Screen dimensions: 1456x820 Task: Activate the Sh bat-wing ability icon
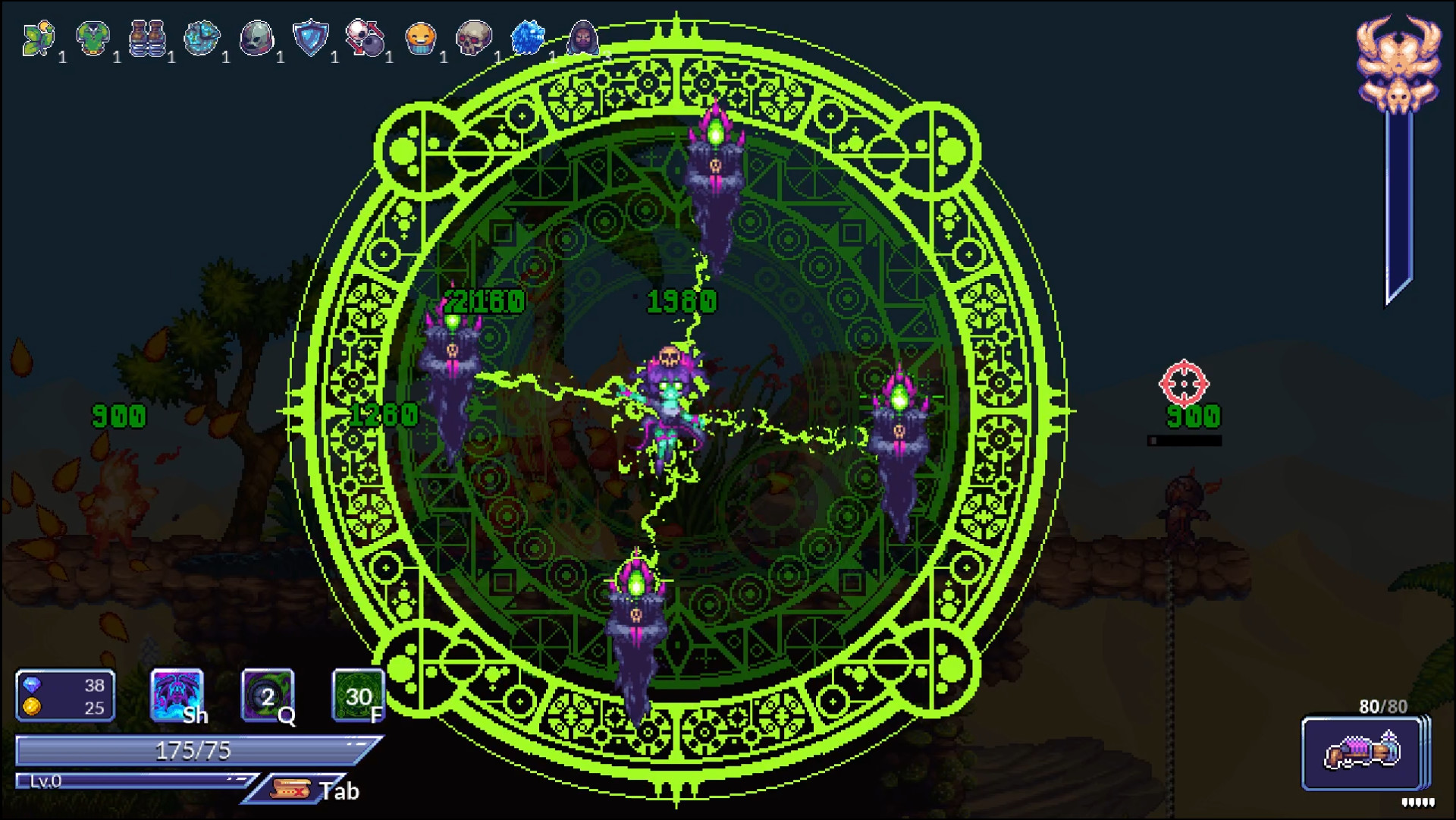tap(177, 694)
